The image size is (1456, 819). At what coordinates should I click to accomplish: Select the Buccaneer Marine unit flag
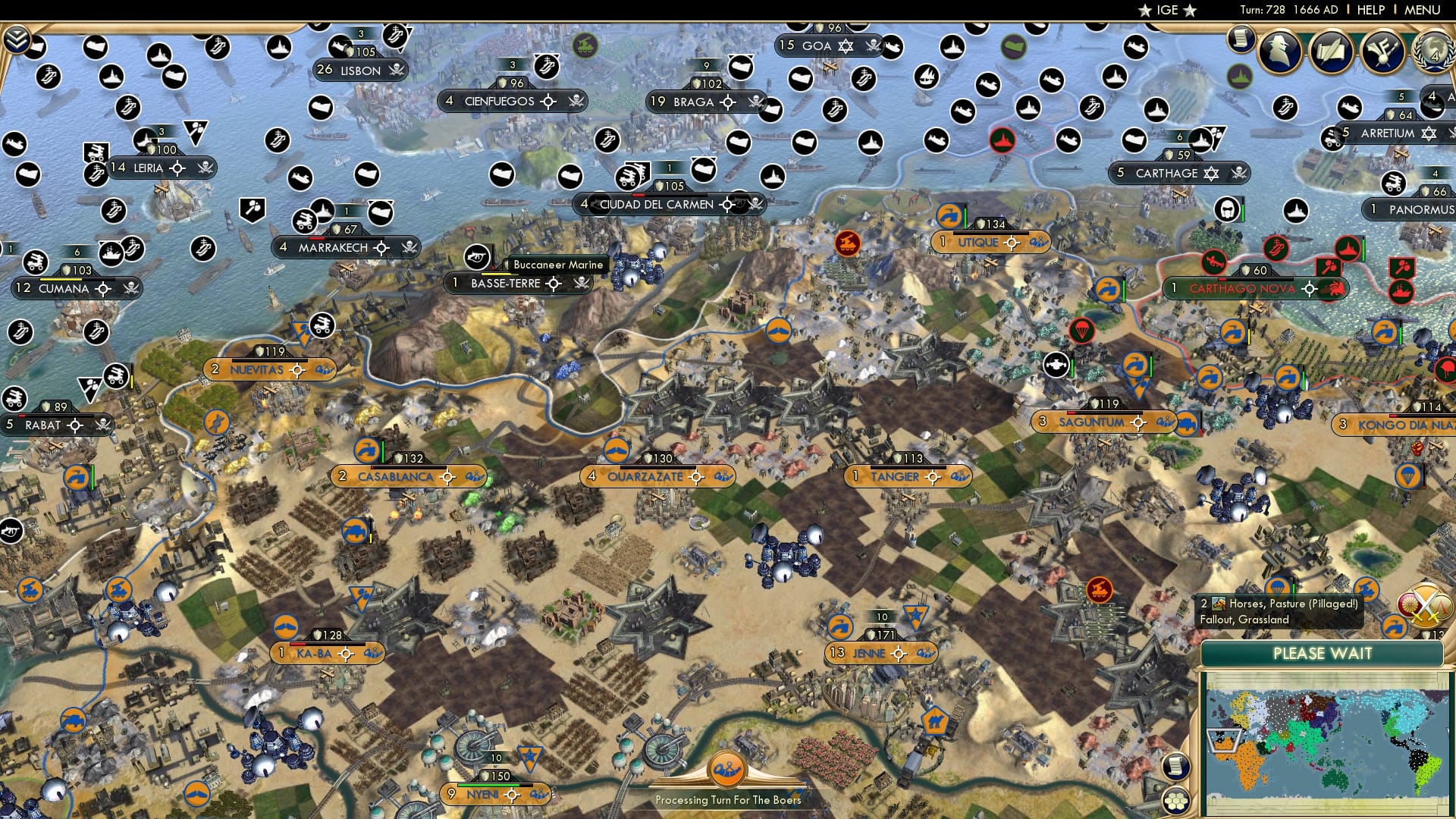(x=477, y=256)
